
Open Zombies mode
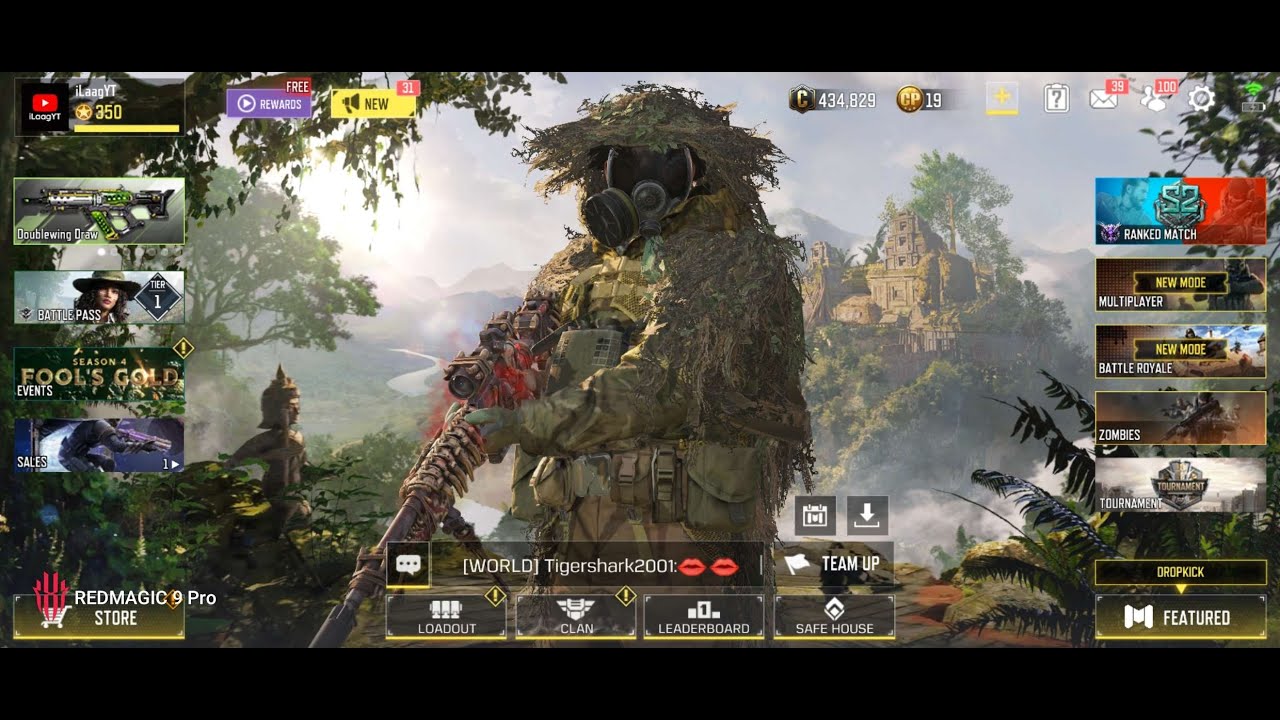[1180, 418]
